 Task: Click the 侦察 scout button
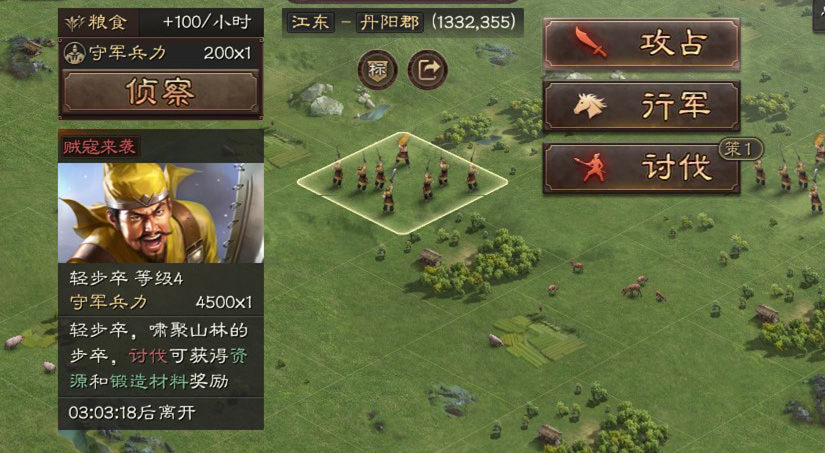click(161, 92)
